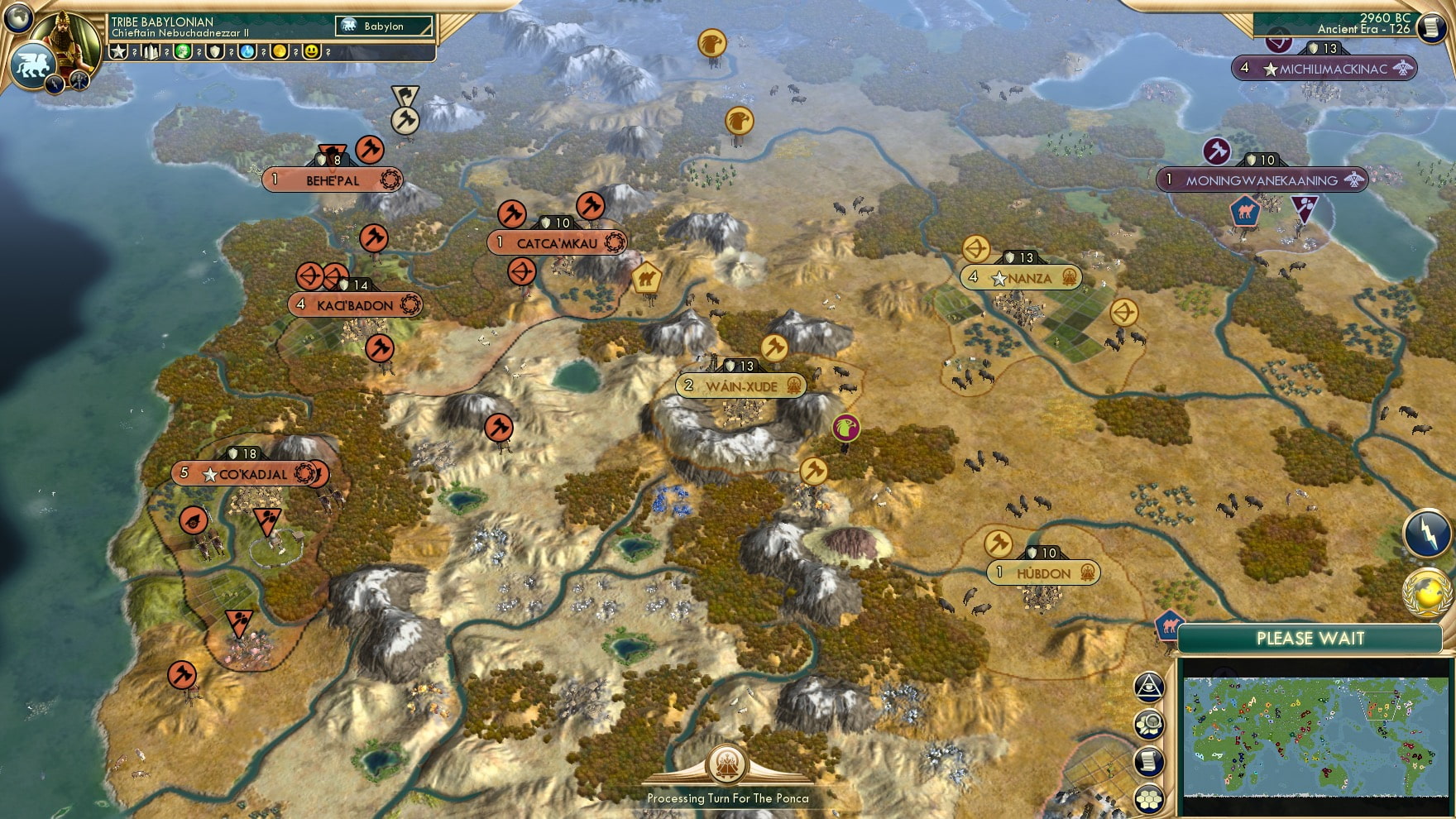
Task: Click the Babylon winged lion civilization emblem
Action: click(x=31, y=65)
